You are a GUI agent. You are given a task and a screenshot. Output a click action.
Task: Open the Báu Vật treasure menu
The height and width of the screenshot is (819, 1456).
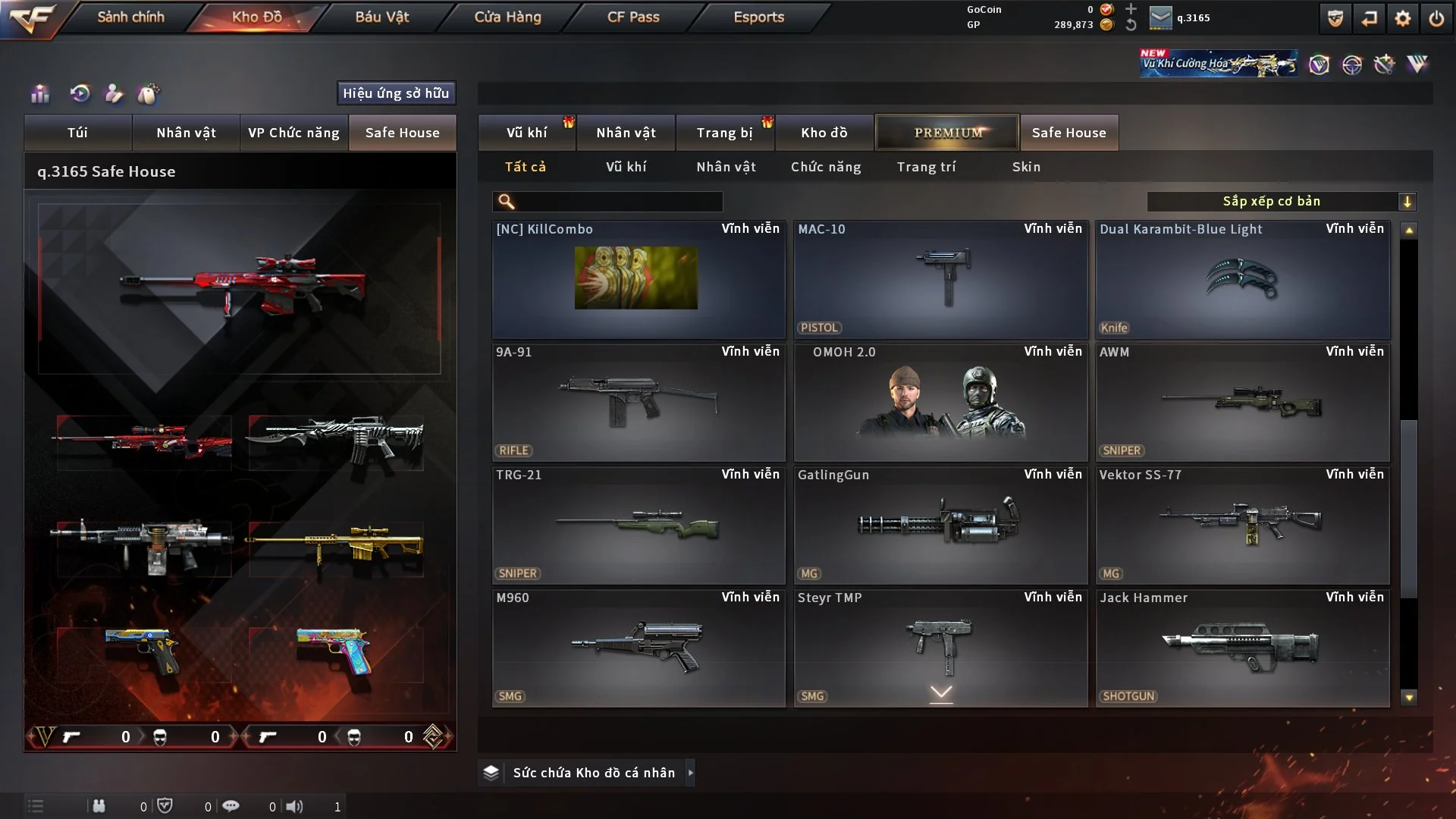(x=381, y=17)
